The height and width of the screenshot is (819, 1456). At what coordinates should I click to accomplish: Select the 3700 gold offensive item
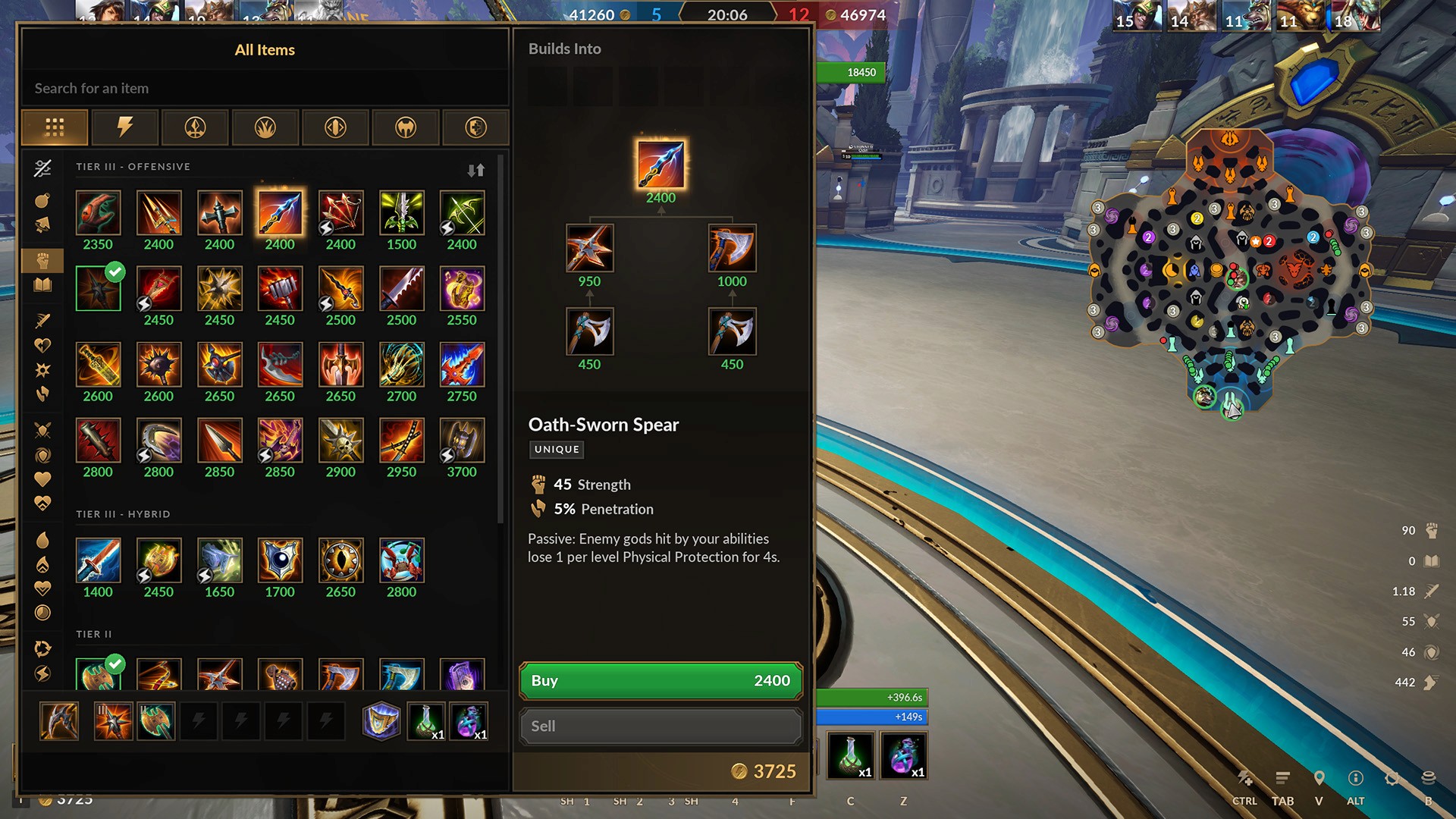click(x=462, y=441)
